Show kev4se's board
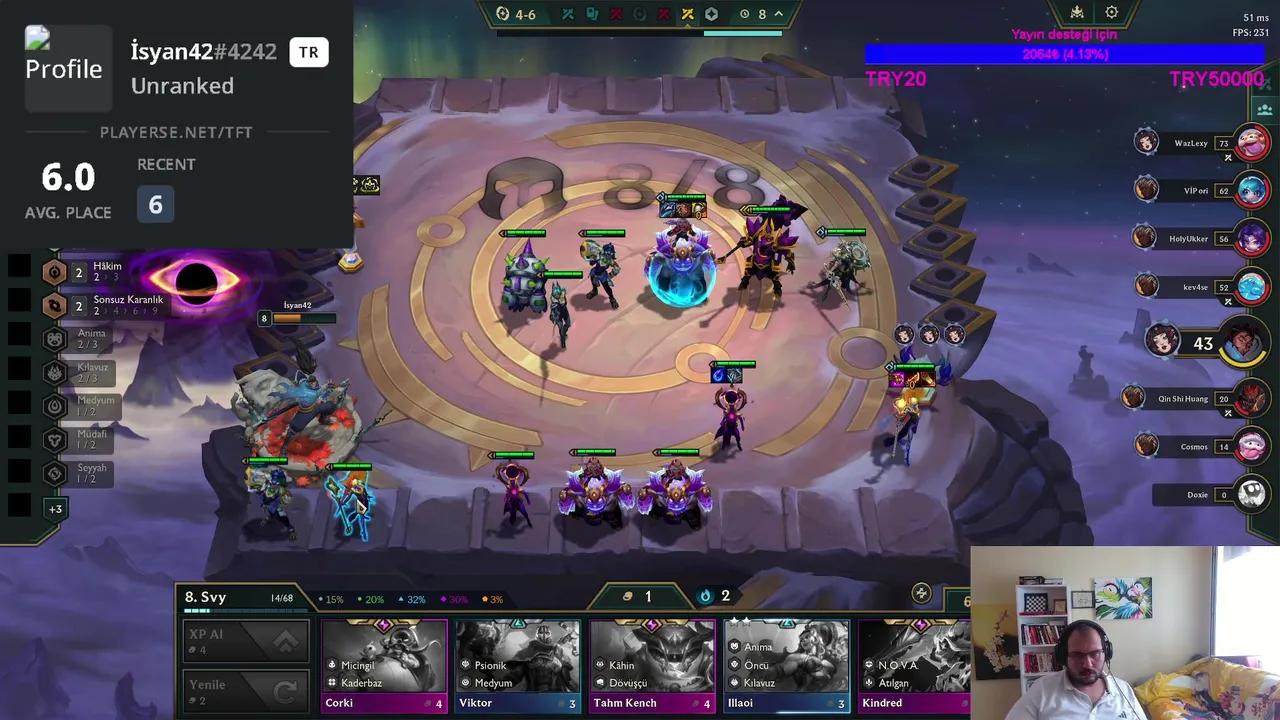Image resolution: width=1280 pixels, height=720 pixels. (x=1252, y=287)
